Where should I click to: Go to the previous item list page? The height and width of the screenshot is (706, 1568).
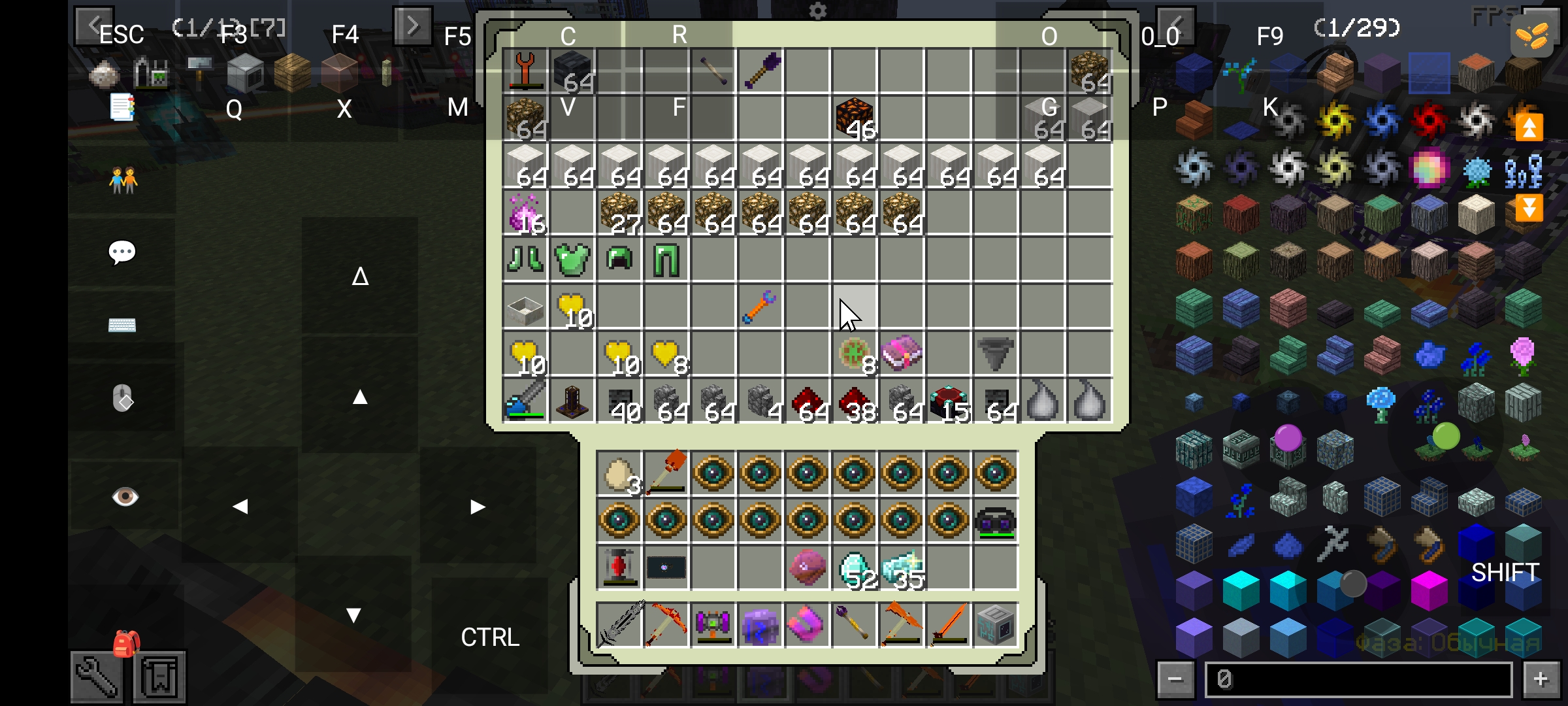pyautogui.click(x=1175, y=26)
